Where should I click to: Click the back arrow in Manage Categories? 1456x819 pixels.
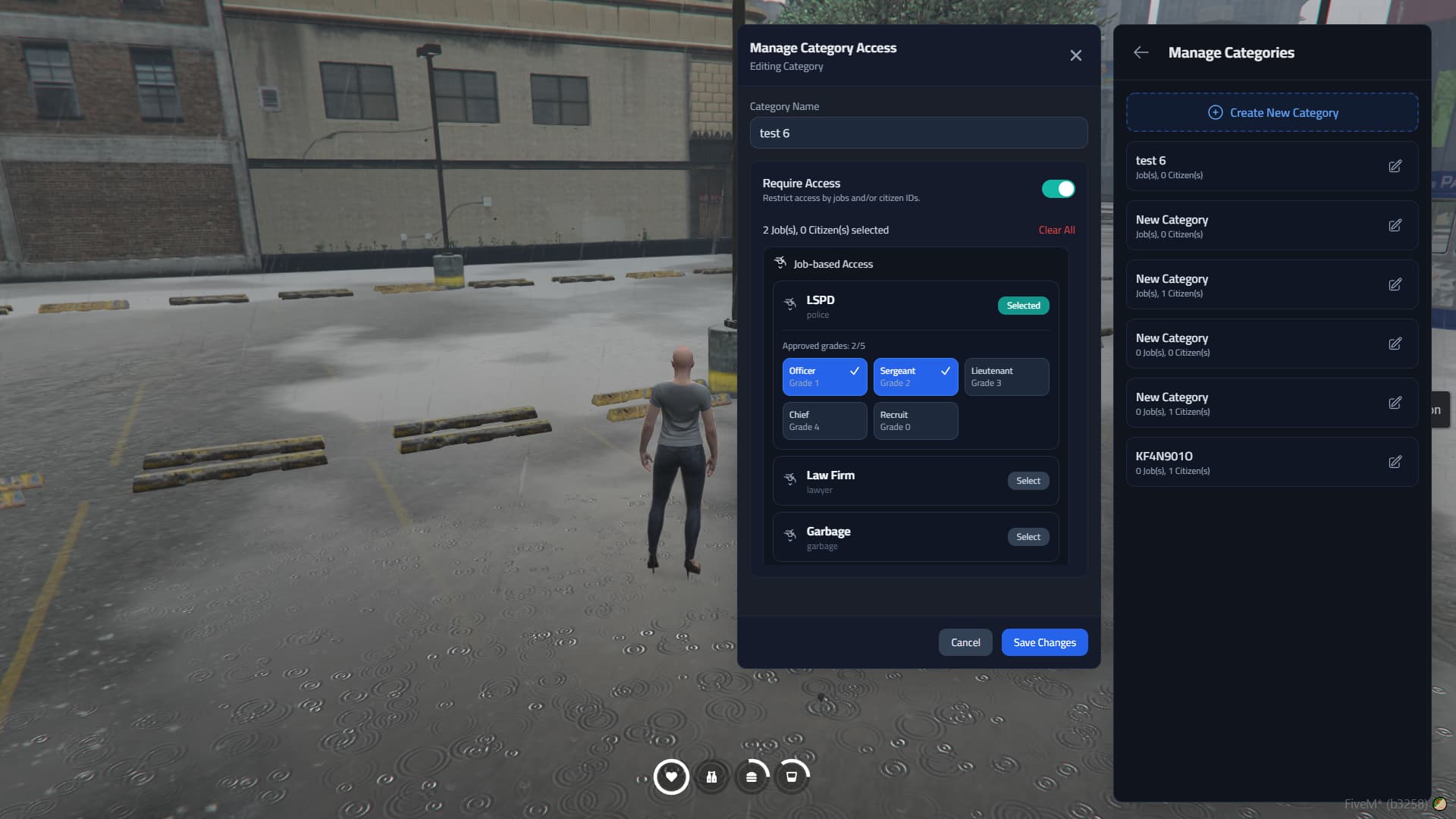pyautogui.click(x=1141, y=52)
